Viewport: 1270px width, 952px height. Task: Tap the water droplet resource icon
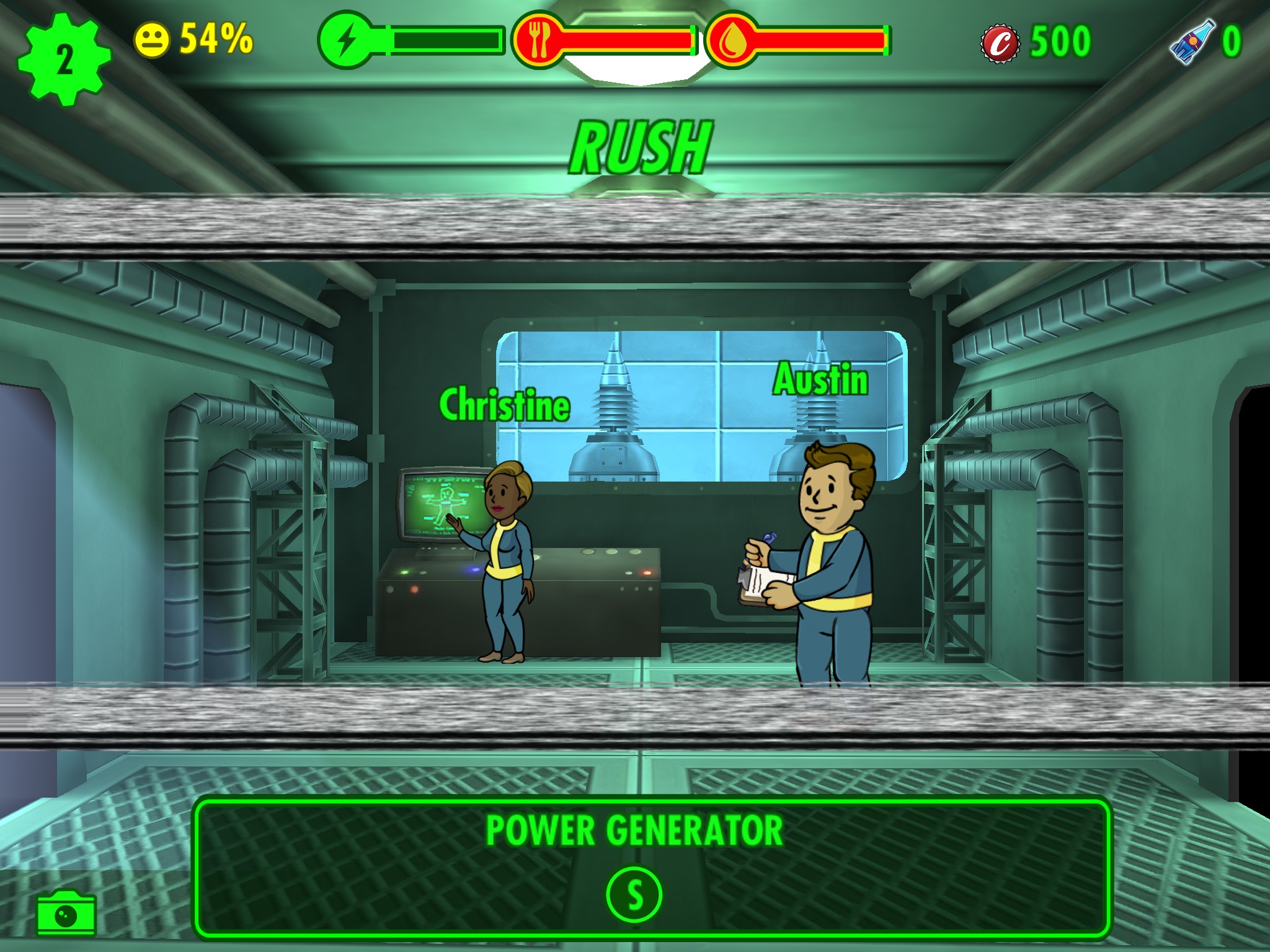coord(732,41)
